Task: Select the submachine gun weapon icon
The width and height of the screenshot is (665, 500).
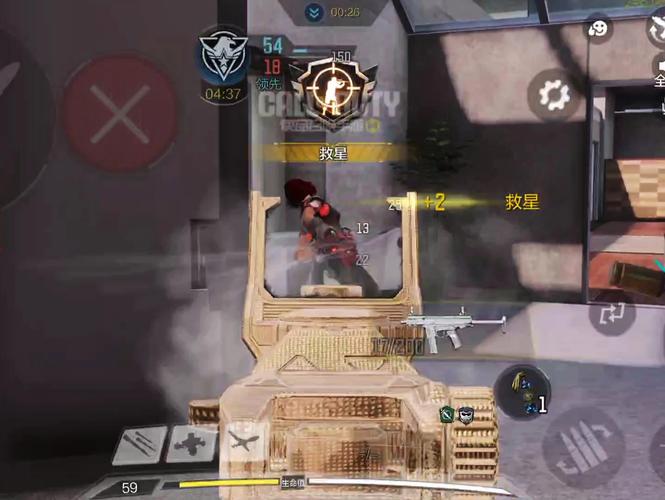Action: pyautogui.click(x=454, y=328)
